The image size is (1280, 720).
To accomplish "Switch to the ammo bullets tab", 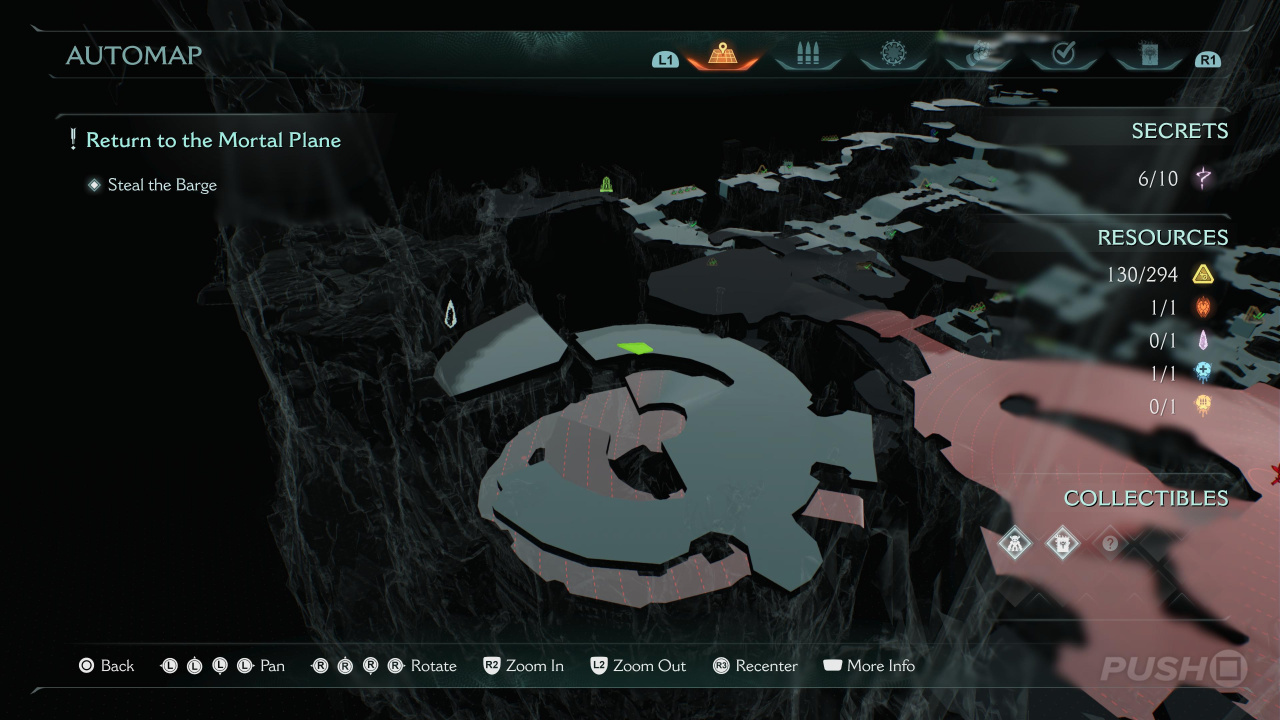I will coord(807,54).
